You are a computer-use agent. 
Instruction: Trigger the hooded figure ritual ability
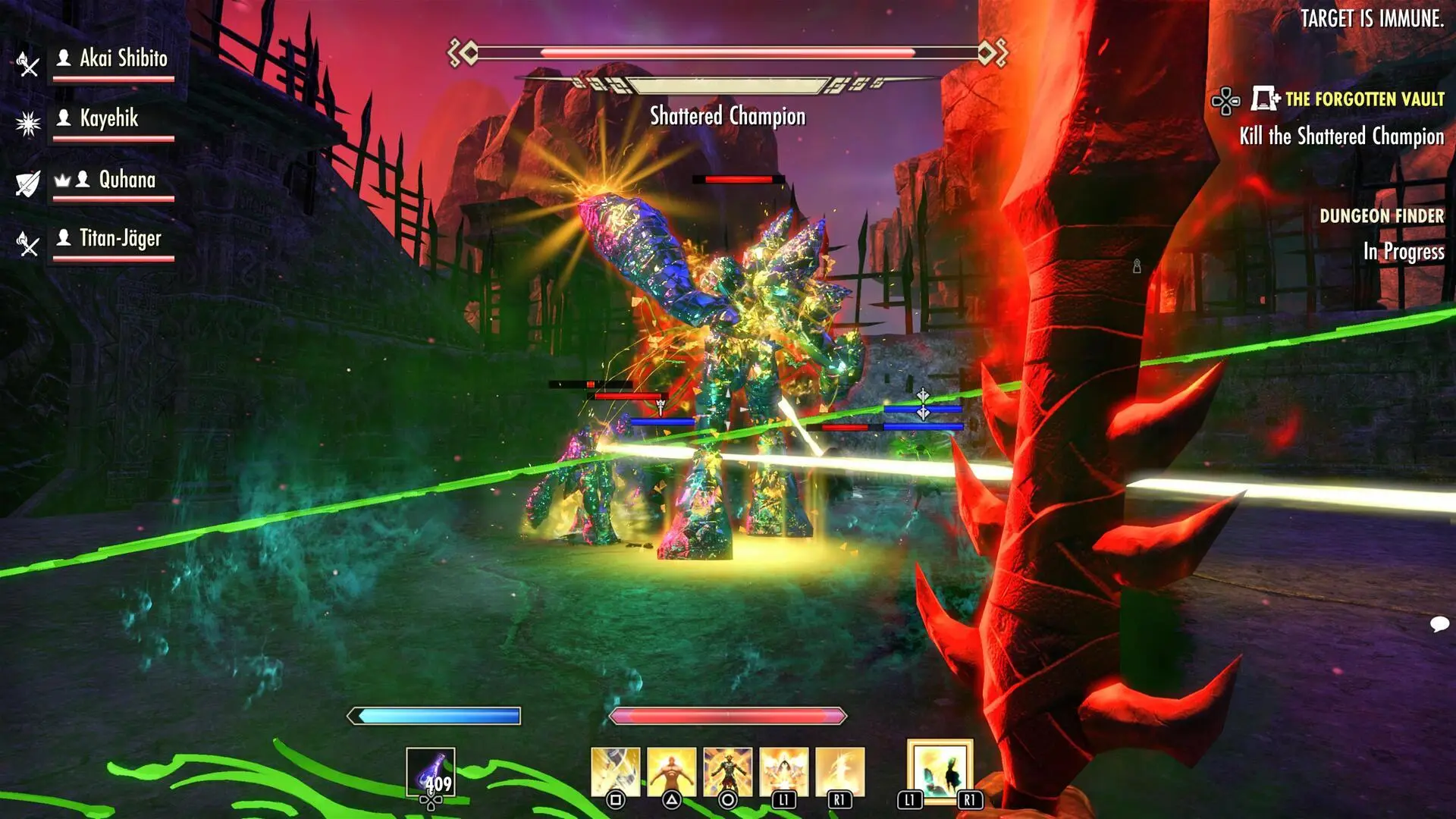point(783,772)
